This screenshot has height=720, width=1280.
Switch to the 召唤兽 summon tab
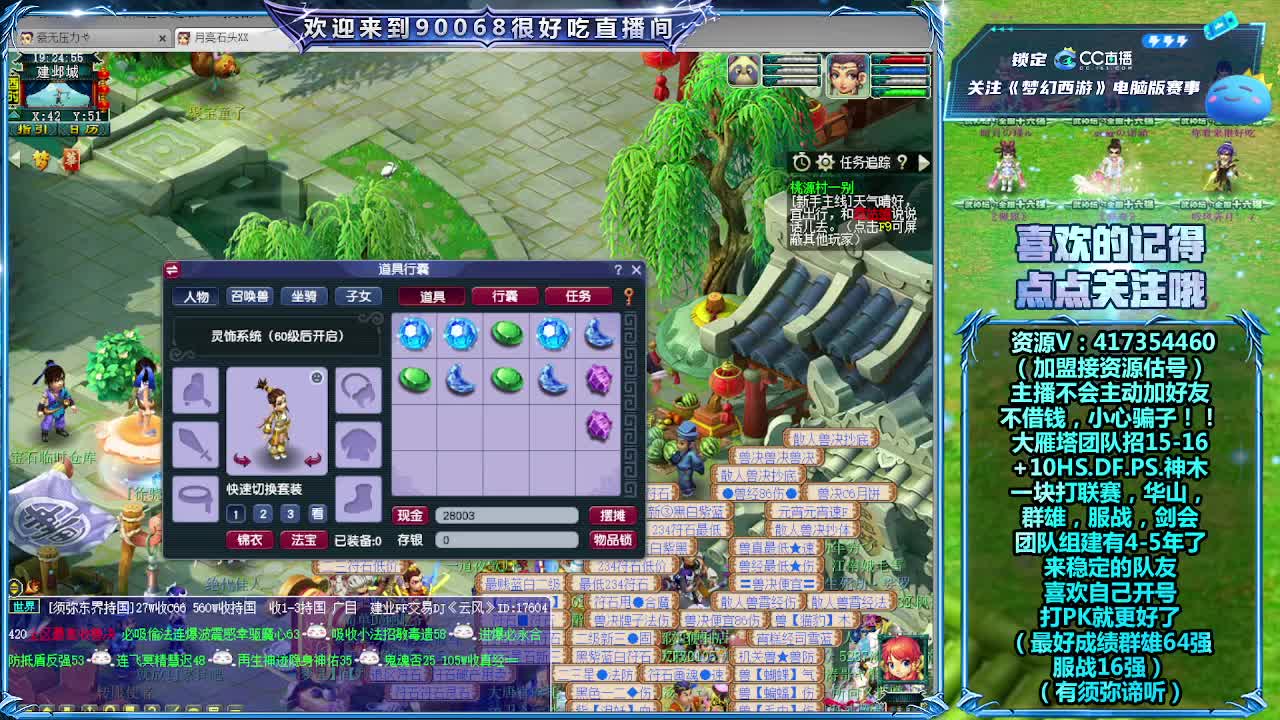pos(248,294)
